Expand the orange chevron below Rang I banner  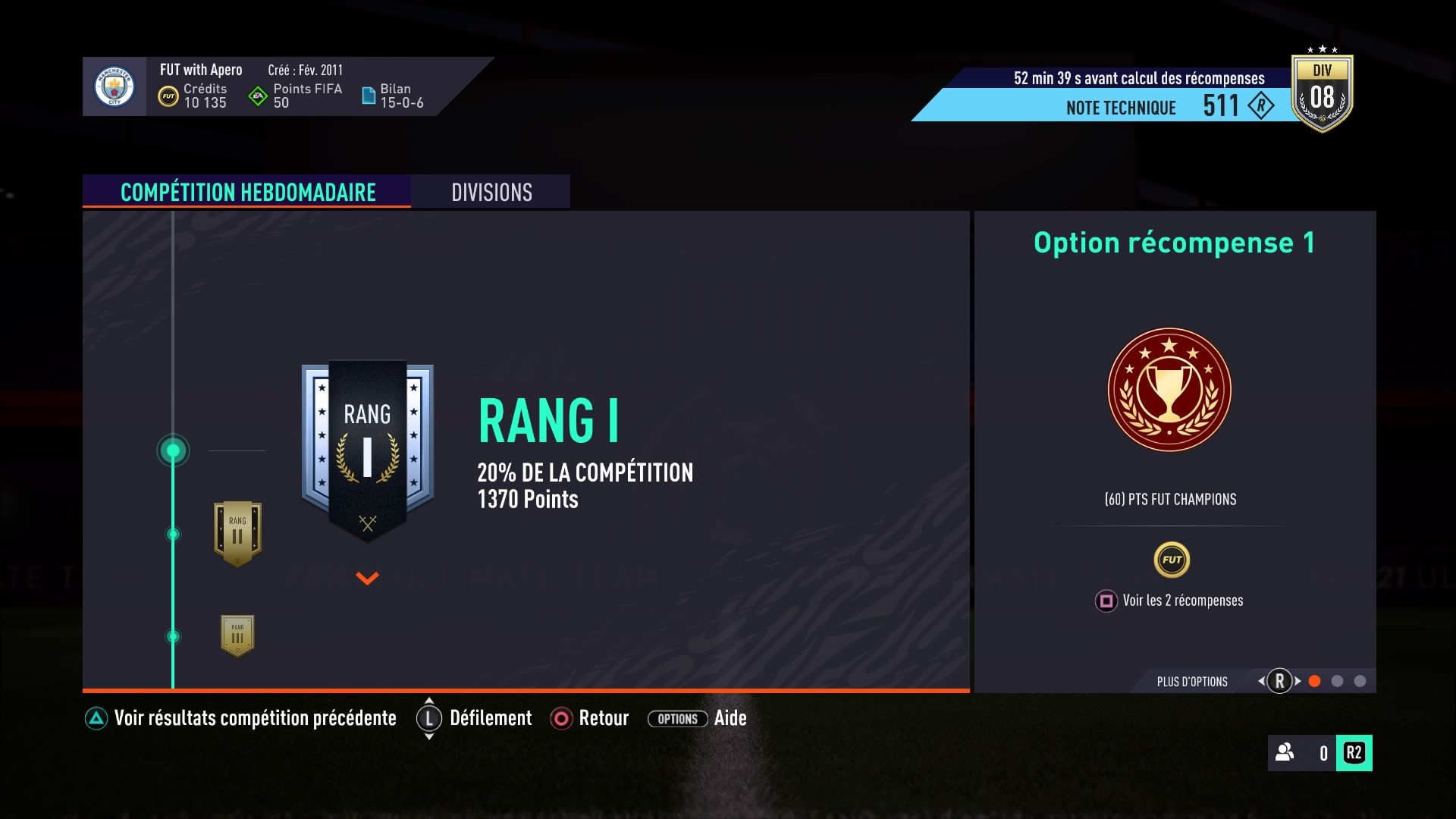[367, 579]
